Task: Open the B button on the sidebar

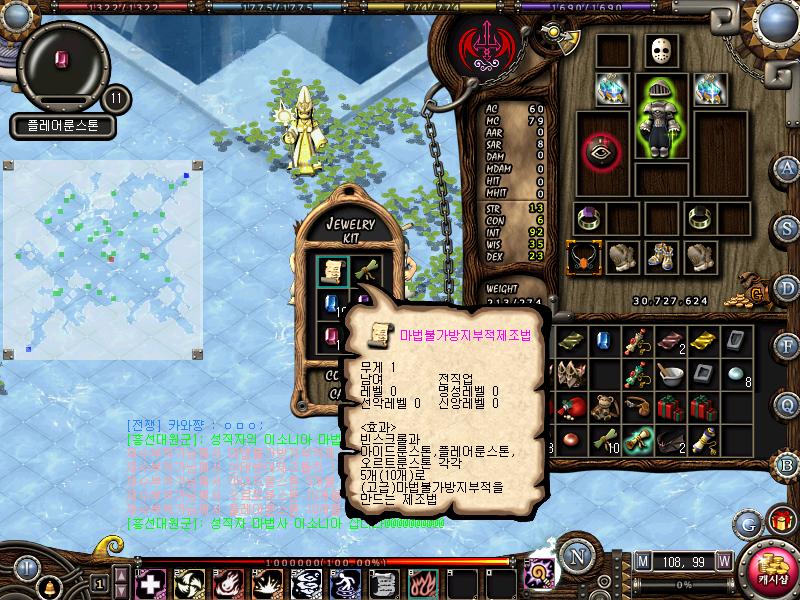Action: coord(787,464)
